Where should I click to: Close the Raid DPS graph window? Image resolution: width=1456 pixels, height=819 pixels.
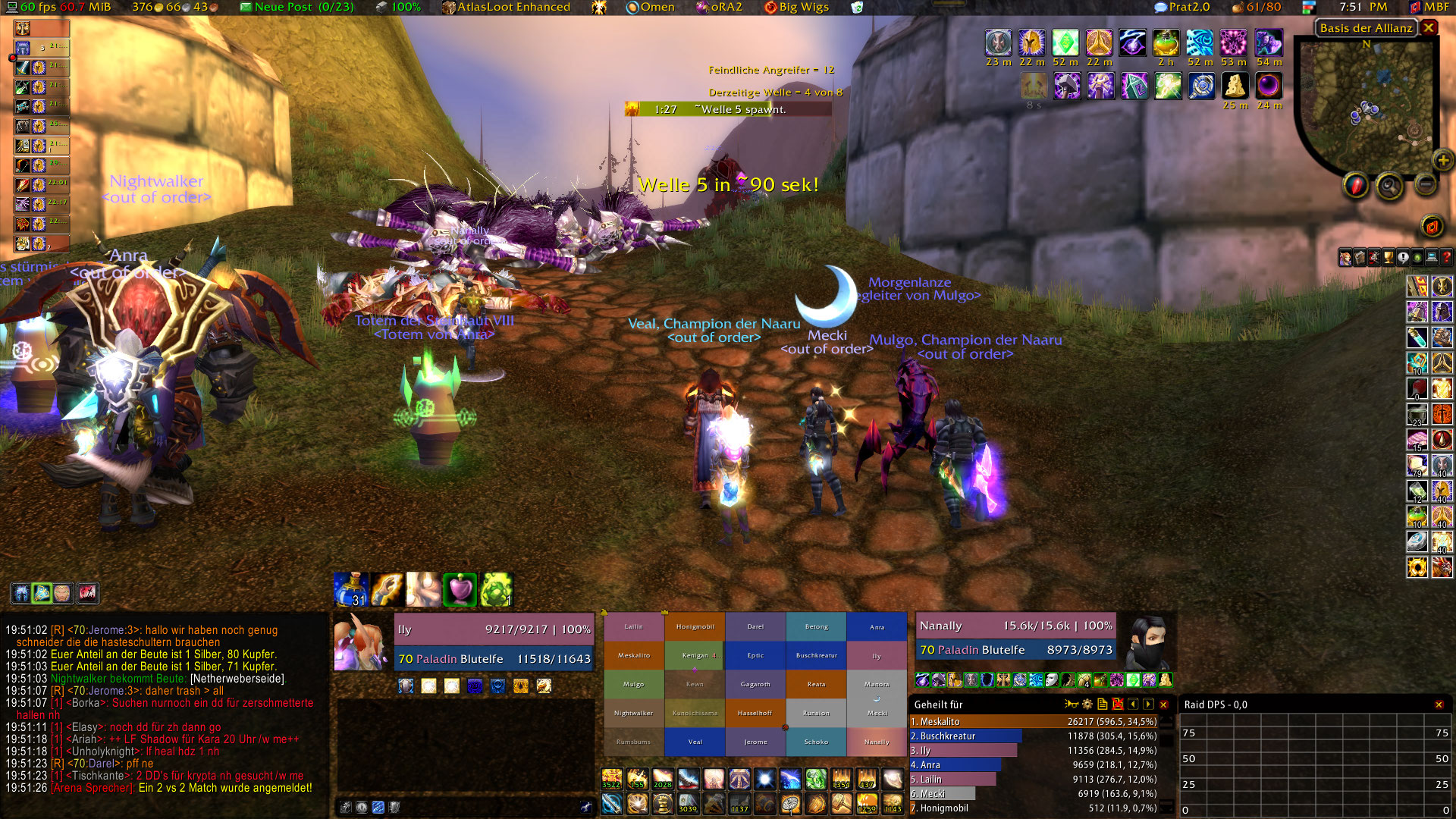click(1439, 704)
